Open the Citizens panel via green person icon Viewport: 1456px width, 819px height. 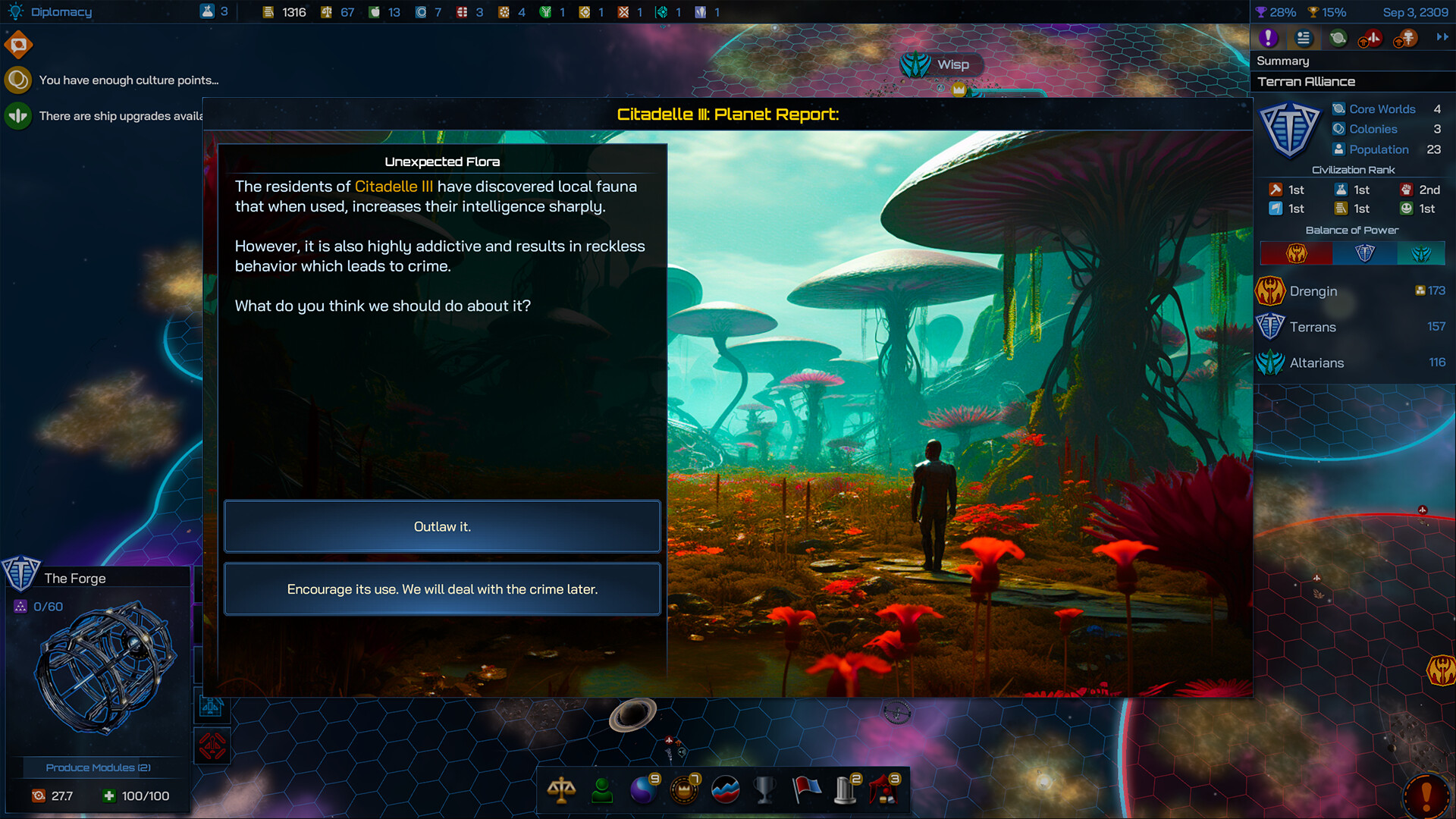[x=601, y=790]
